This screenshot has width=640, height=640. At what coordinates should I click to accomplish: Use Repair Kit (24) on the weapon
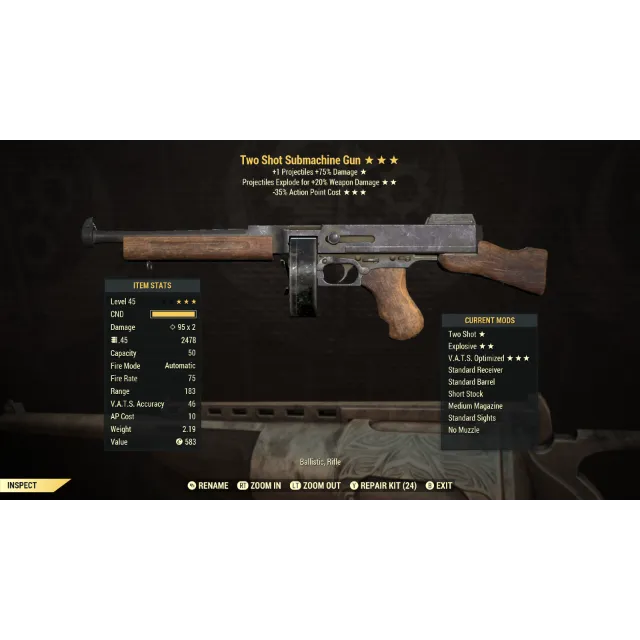click(382, 486)
